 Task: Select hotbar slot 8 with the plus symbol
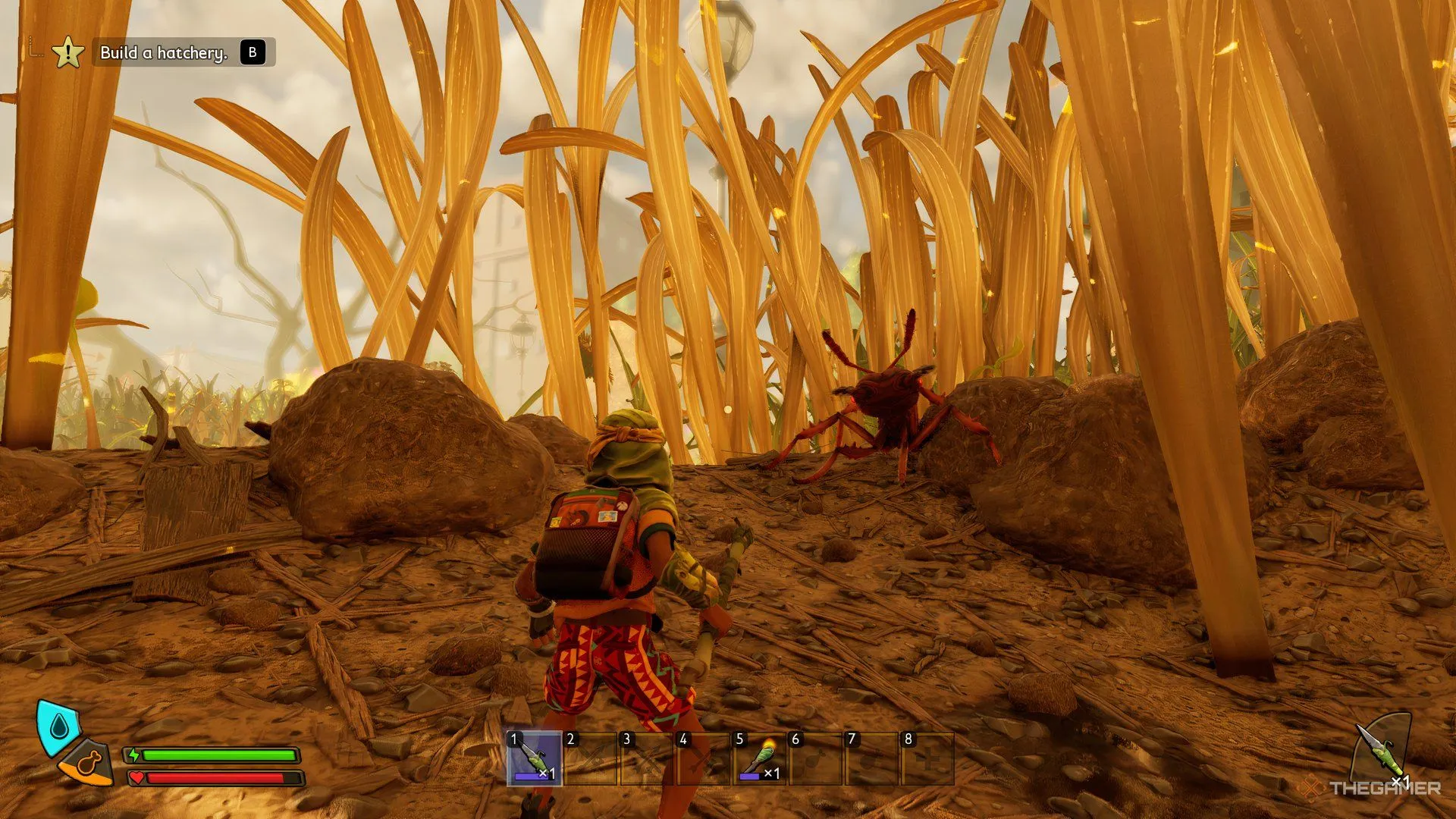coord(927,759)
